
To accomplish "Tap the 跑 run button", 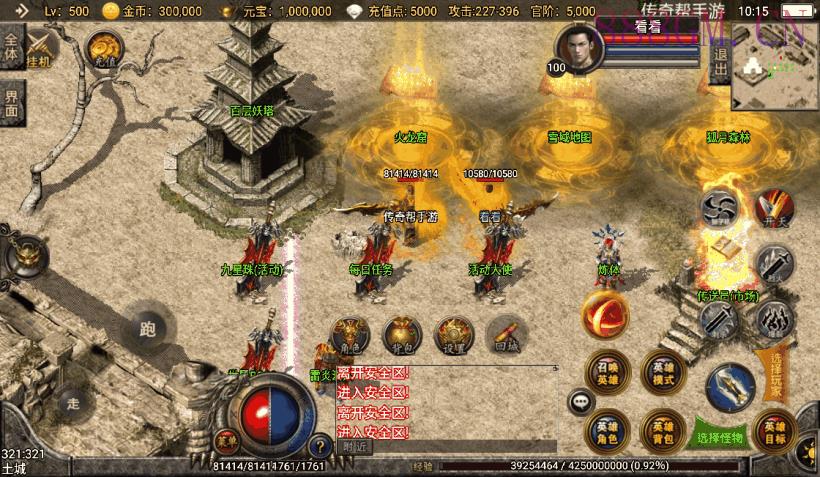I will [x=148, y=331].
